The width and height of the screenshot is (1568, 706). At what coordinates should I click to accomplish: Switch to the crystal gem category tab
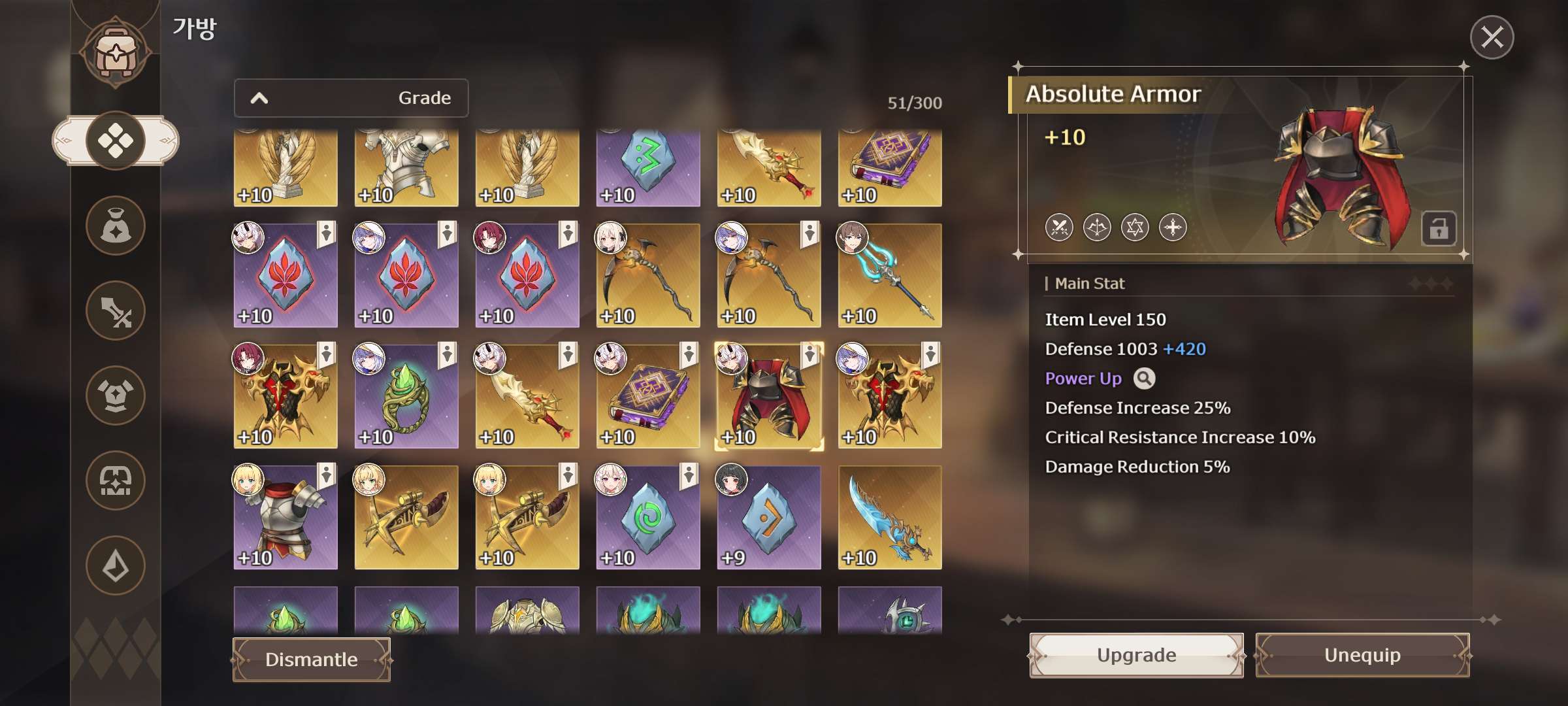click(x=116, y=565)
